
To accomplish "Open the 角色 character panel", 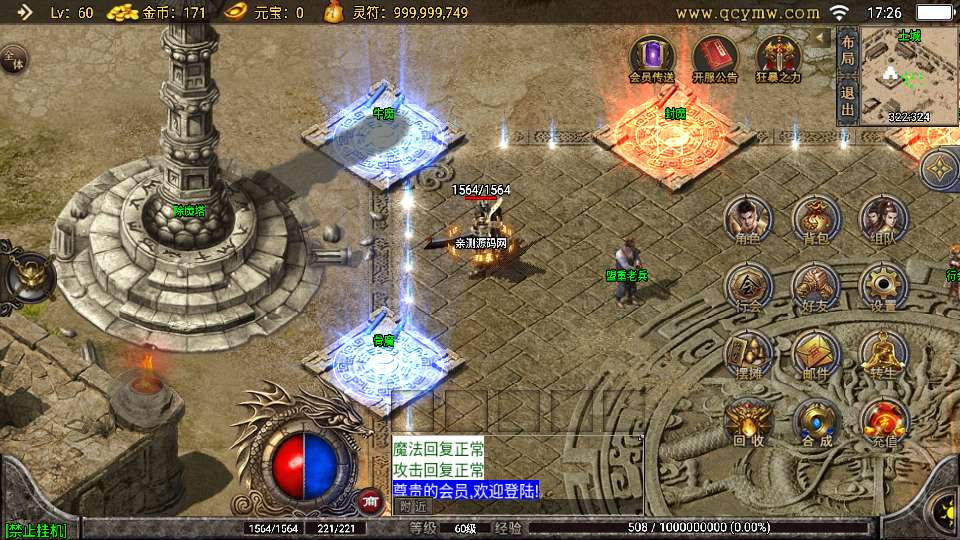I will [x=747, y=219].
